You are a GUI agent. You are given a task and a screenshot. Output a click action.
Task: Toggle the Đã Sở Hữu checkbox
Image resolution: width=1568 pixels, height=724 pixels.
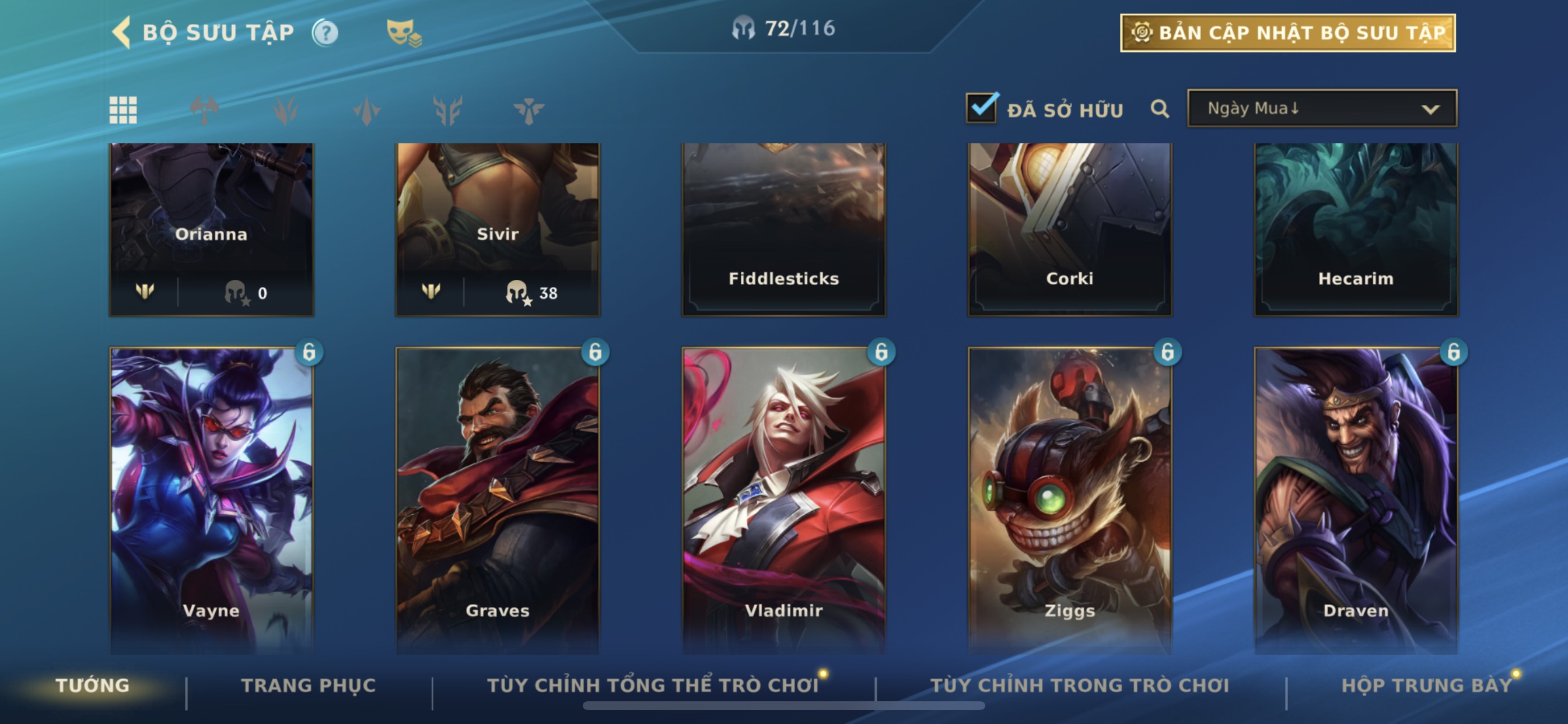coord(981,109)
